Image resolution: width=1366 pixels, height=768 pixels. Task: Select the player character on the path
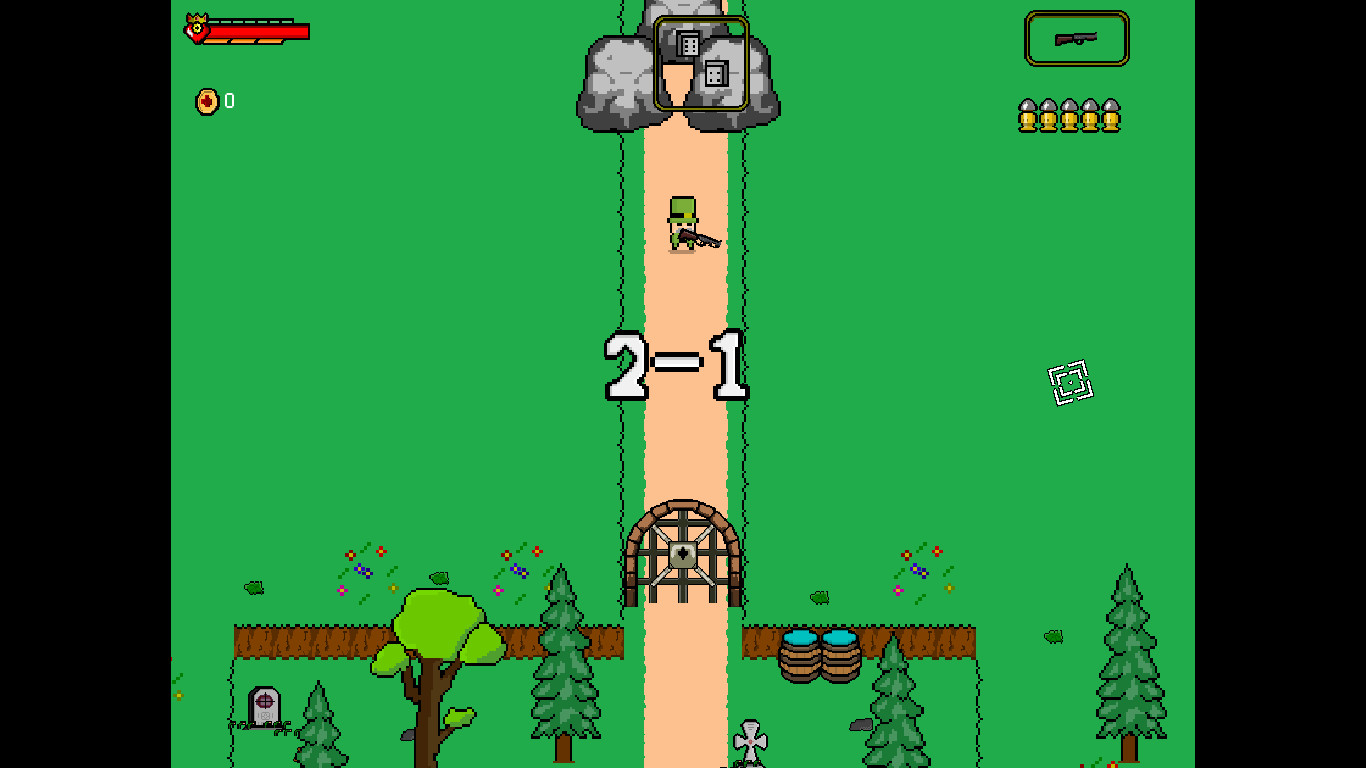(x=683, y=225)
